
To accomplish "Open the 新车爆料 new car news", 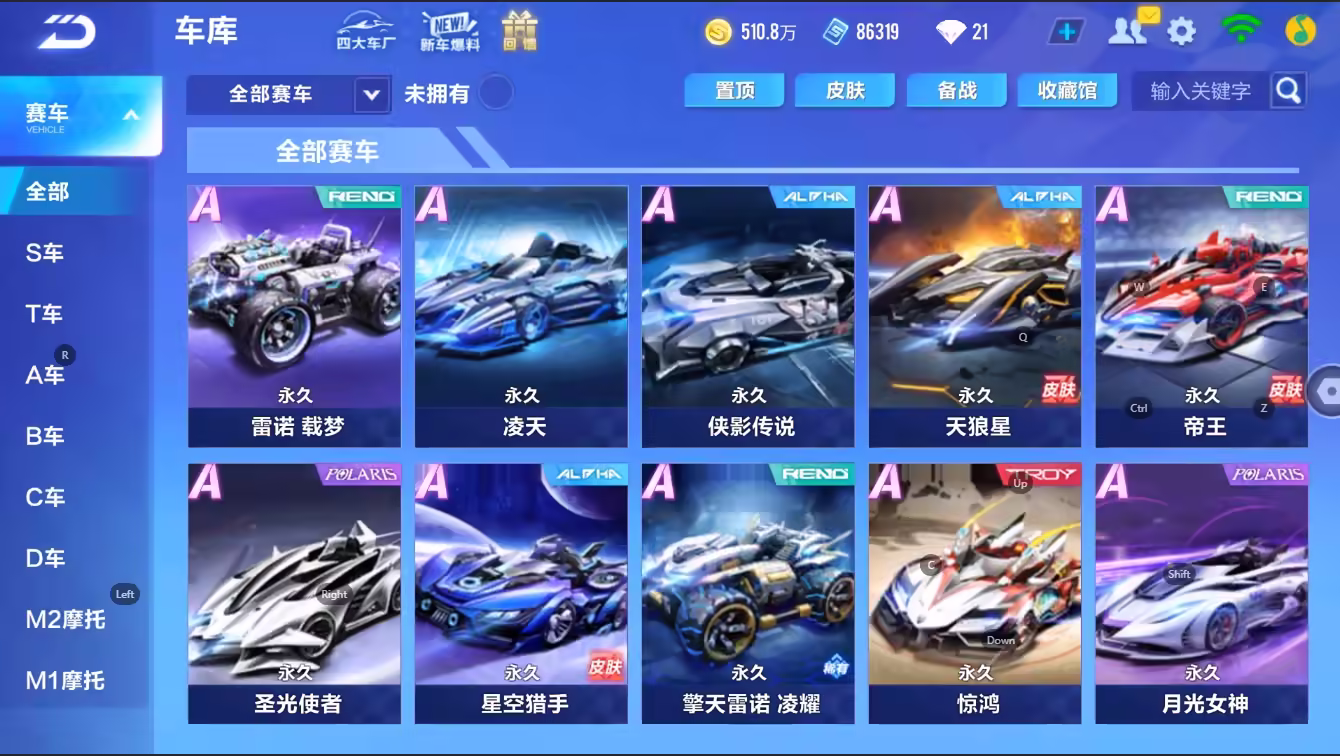I will pos(449,31).
